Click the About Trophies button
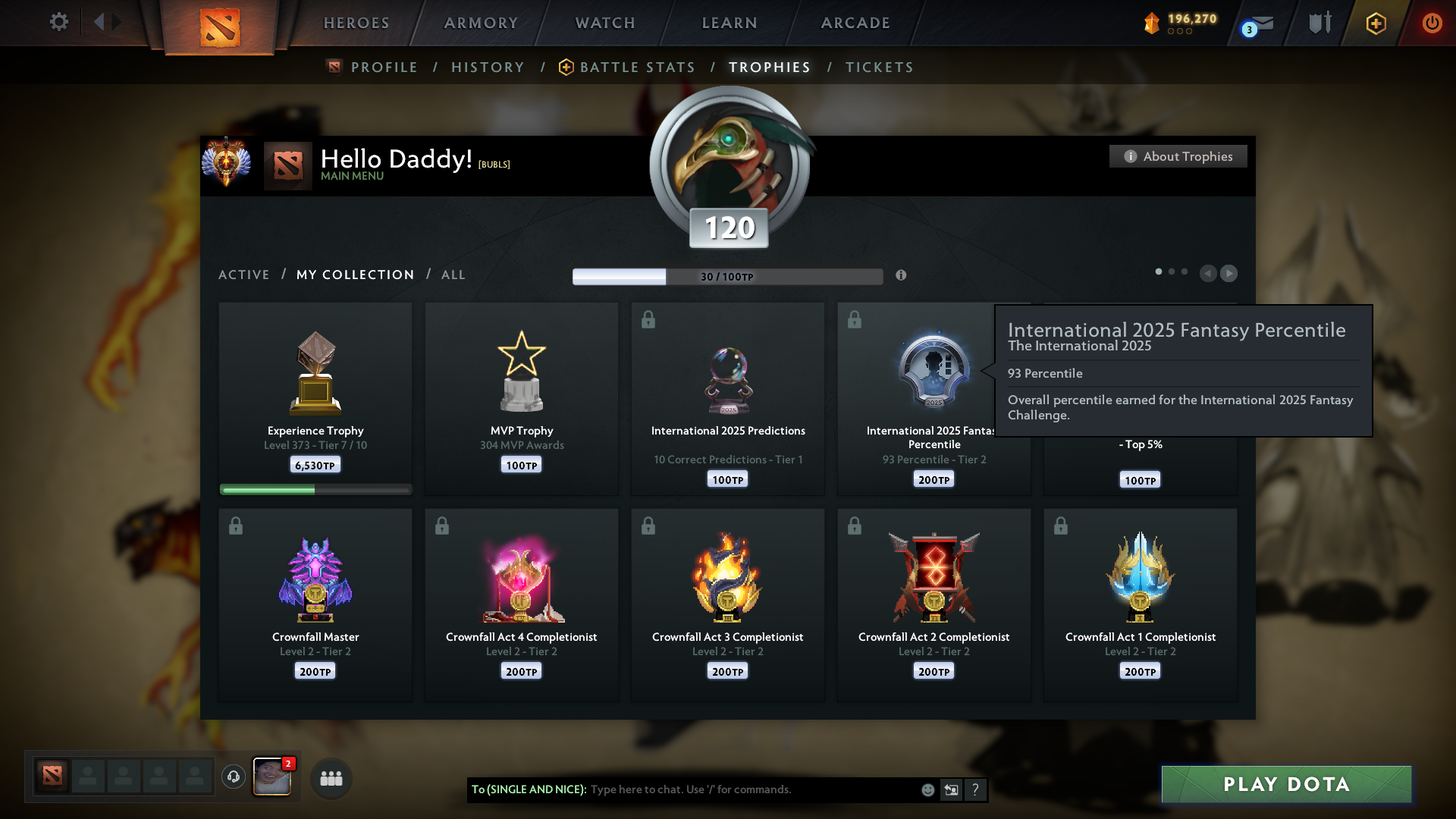Screen dimensions: 1456x819 point(1178,156)
